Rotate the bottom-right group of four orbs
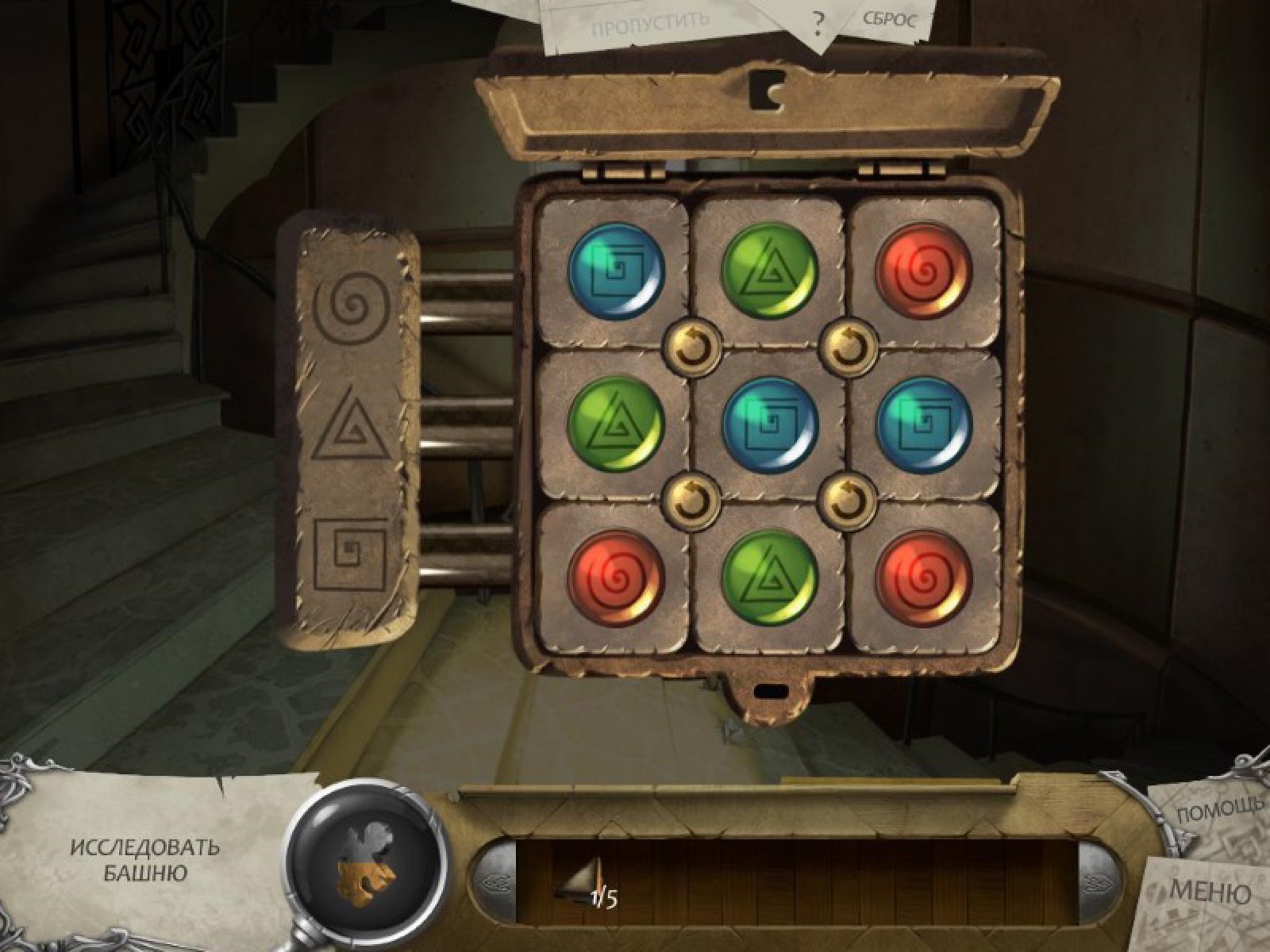This screenshot has width=1270, height=952. tap(846, 499)
